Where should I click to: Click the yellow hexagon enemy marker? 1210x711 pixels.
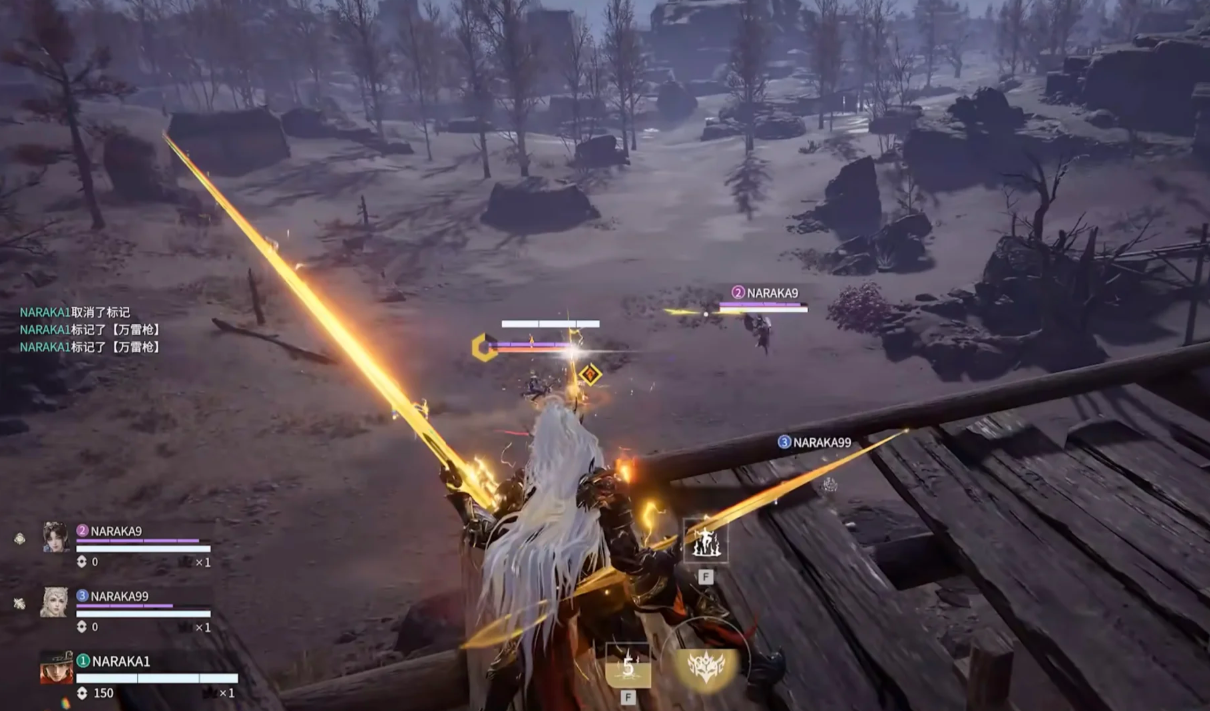point(484,347)
